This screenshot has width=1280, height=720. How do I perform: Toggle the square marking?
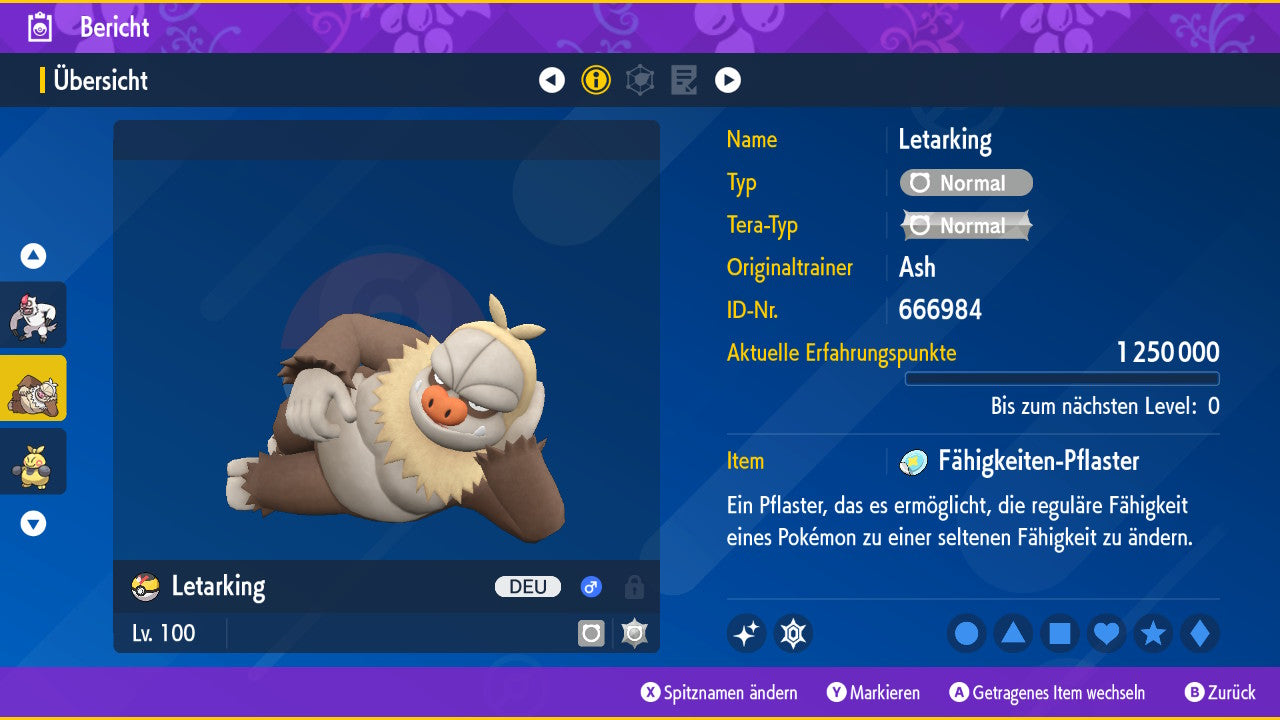[1060, 633]
